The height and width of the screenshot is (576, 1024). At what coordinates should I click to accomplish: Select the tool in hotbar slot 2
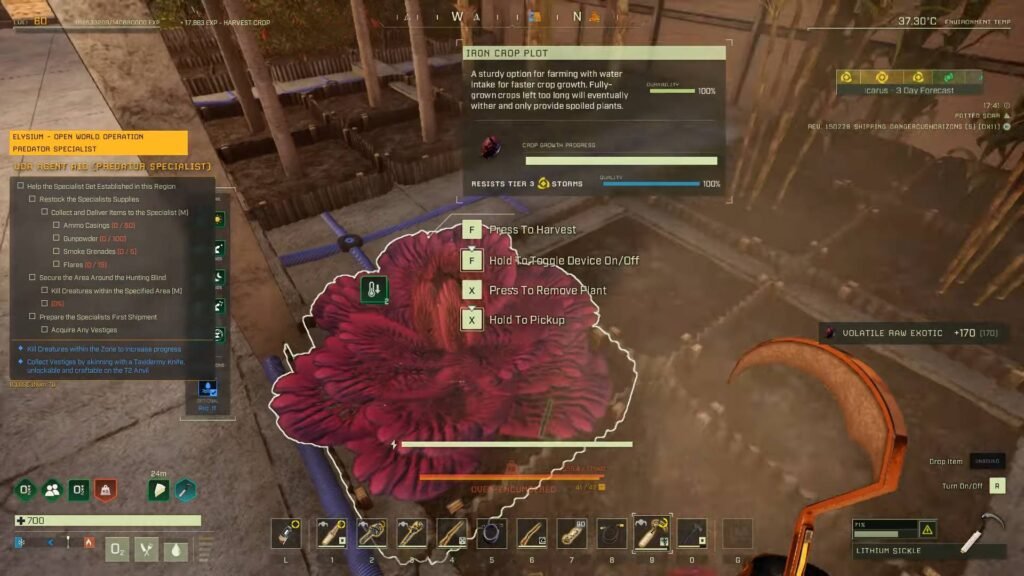tap(371, 533)
